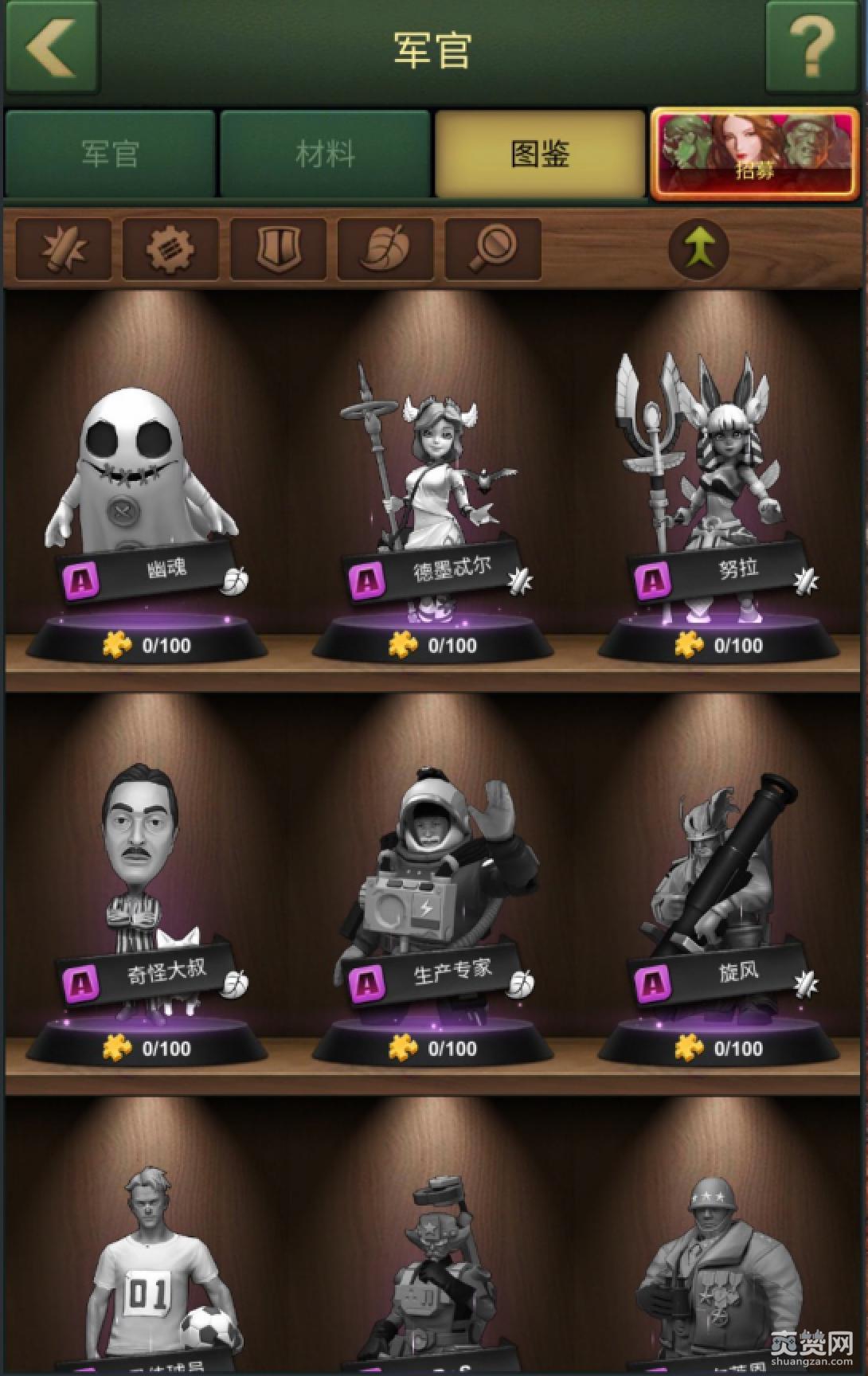868x1376 pixels.
Task: Filter officers by the bullet burst icon
Action: point(64,248)
